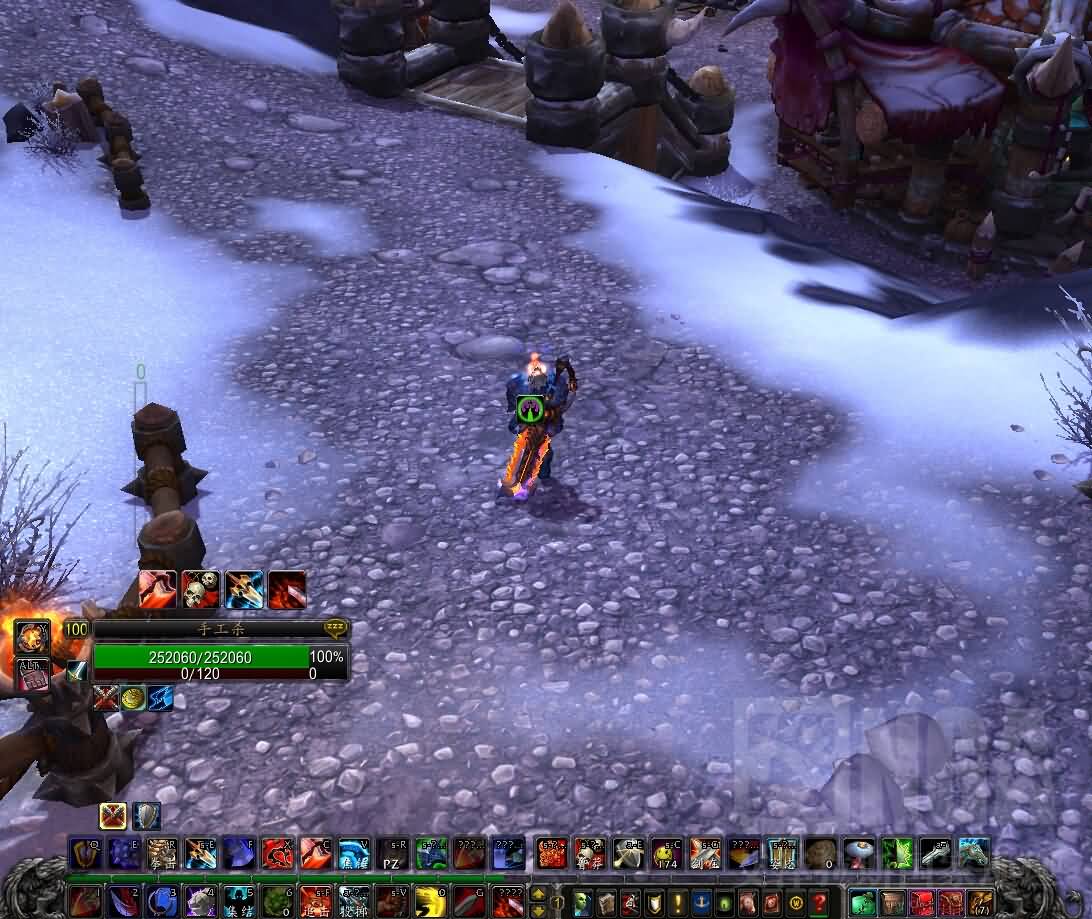Switch to the shield defensive stance
1092x919 pixels.
[x=147, y=816]
